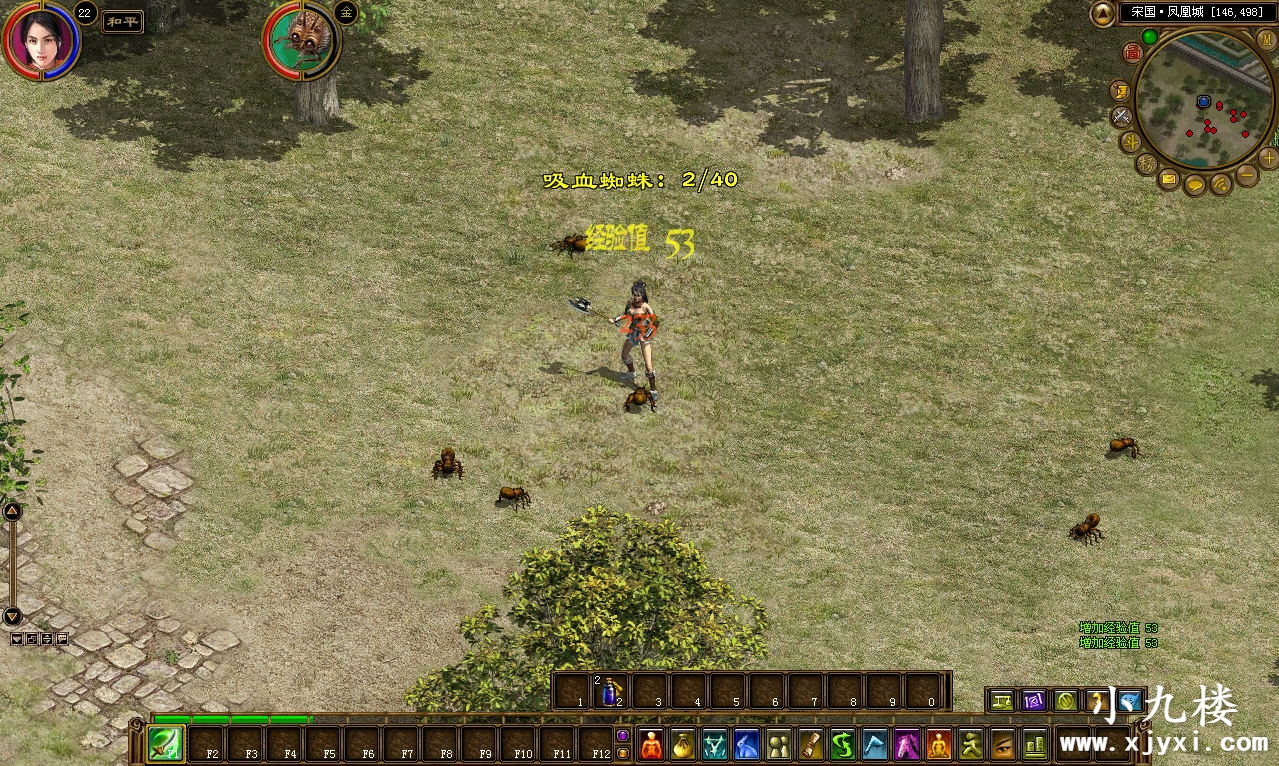The height and width of the screenshot is (766, 1279).
Task: Click the crossed swords minimap icon
Action: click(1122, 116)
